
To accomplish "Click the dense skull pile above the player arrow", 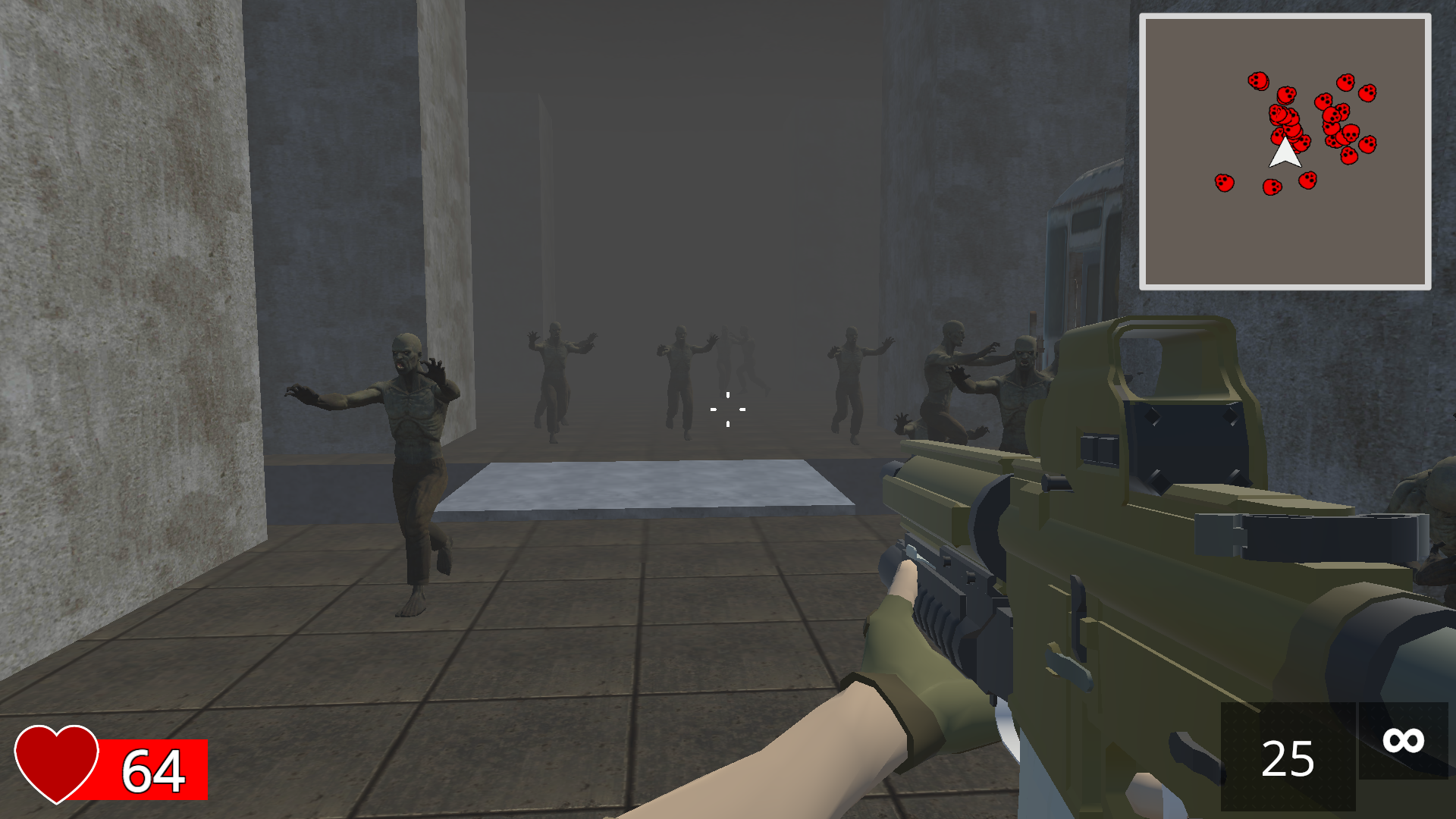I will tap(1285, 118).
